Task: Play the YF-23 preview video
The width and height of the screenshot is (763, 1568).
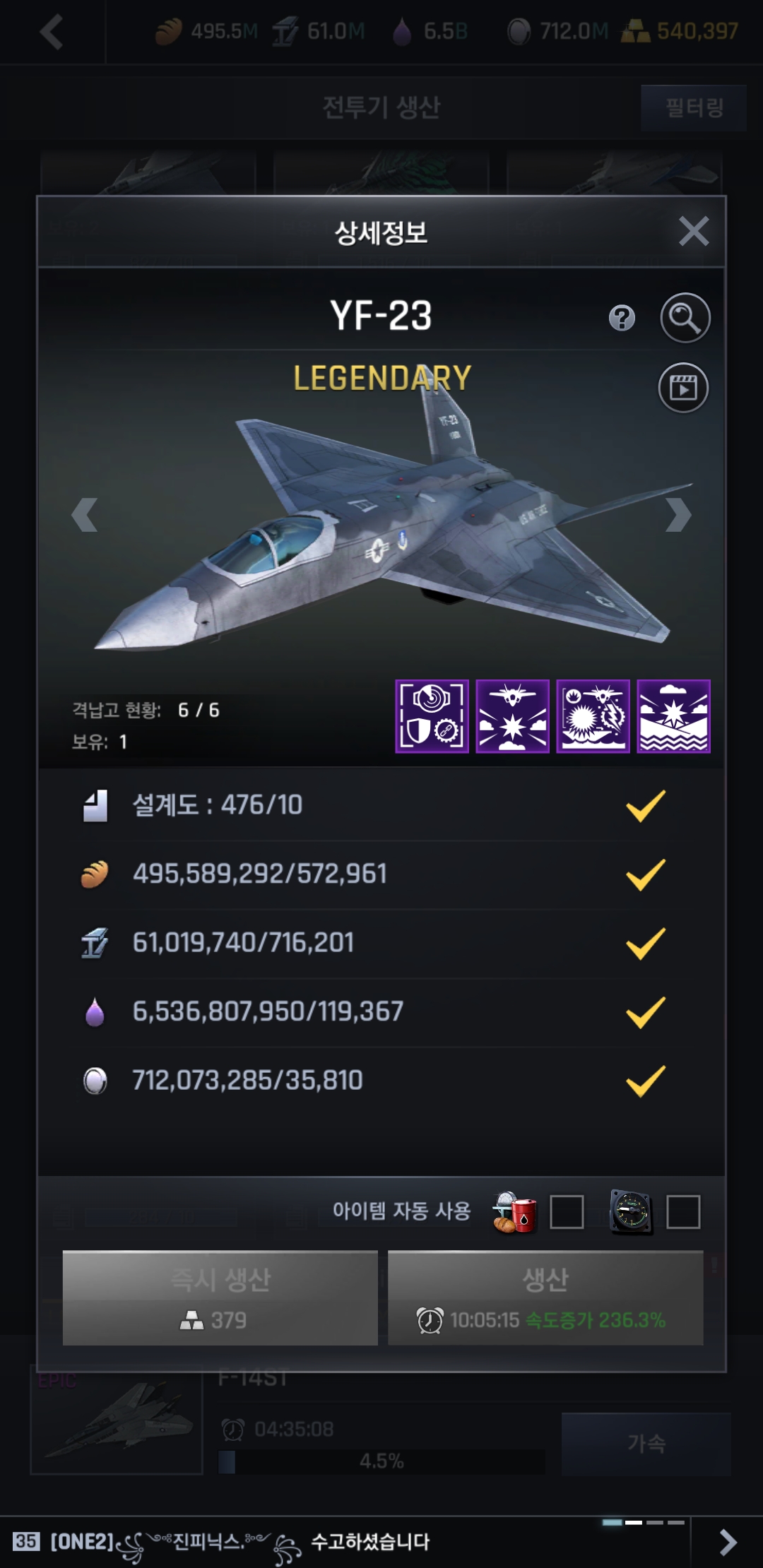Action: click(x=683, y=388)
